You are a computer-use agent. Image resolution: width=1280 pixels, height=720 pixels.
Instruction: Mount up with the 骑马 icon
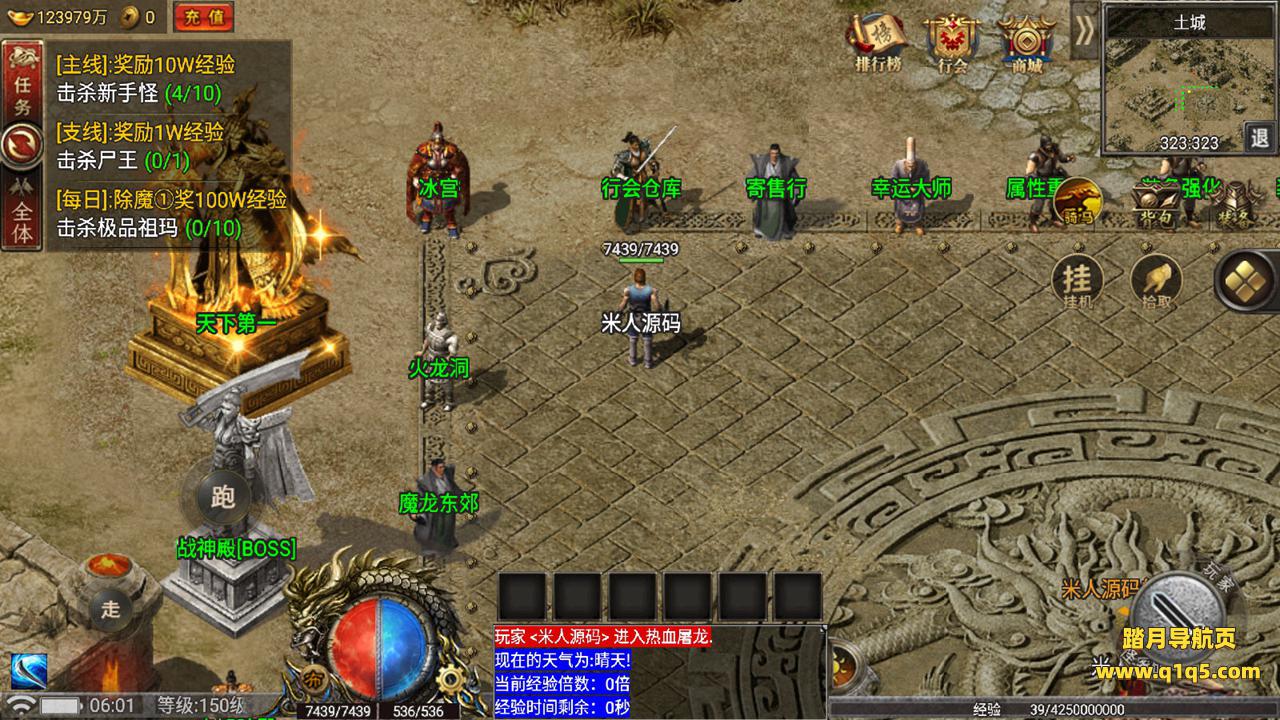(1078, 202)
